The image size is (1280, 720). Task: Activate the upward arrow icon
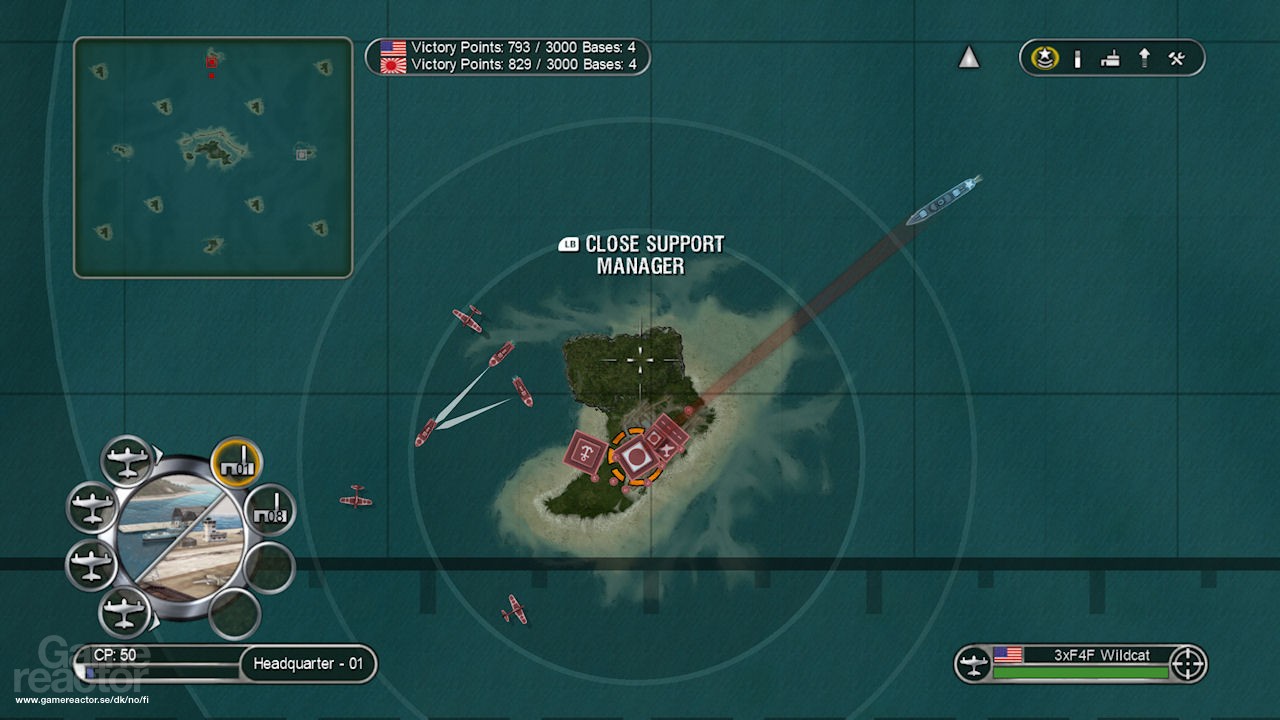[x=1144, y=58]
